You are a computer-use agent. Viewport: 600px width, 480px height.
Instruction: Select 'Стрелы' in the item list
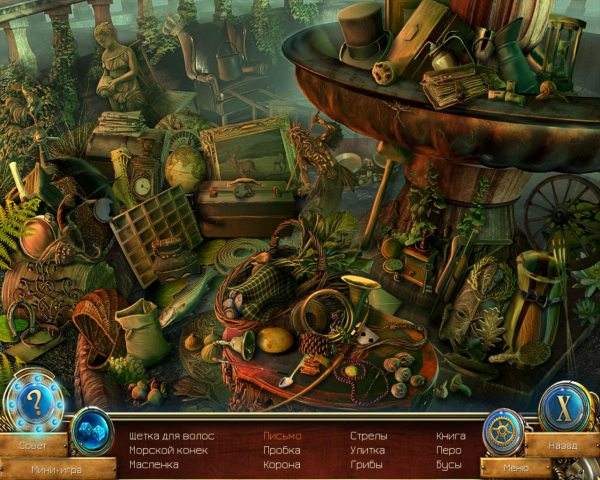369,436
